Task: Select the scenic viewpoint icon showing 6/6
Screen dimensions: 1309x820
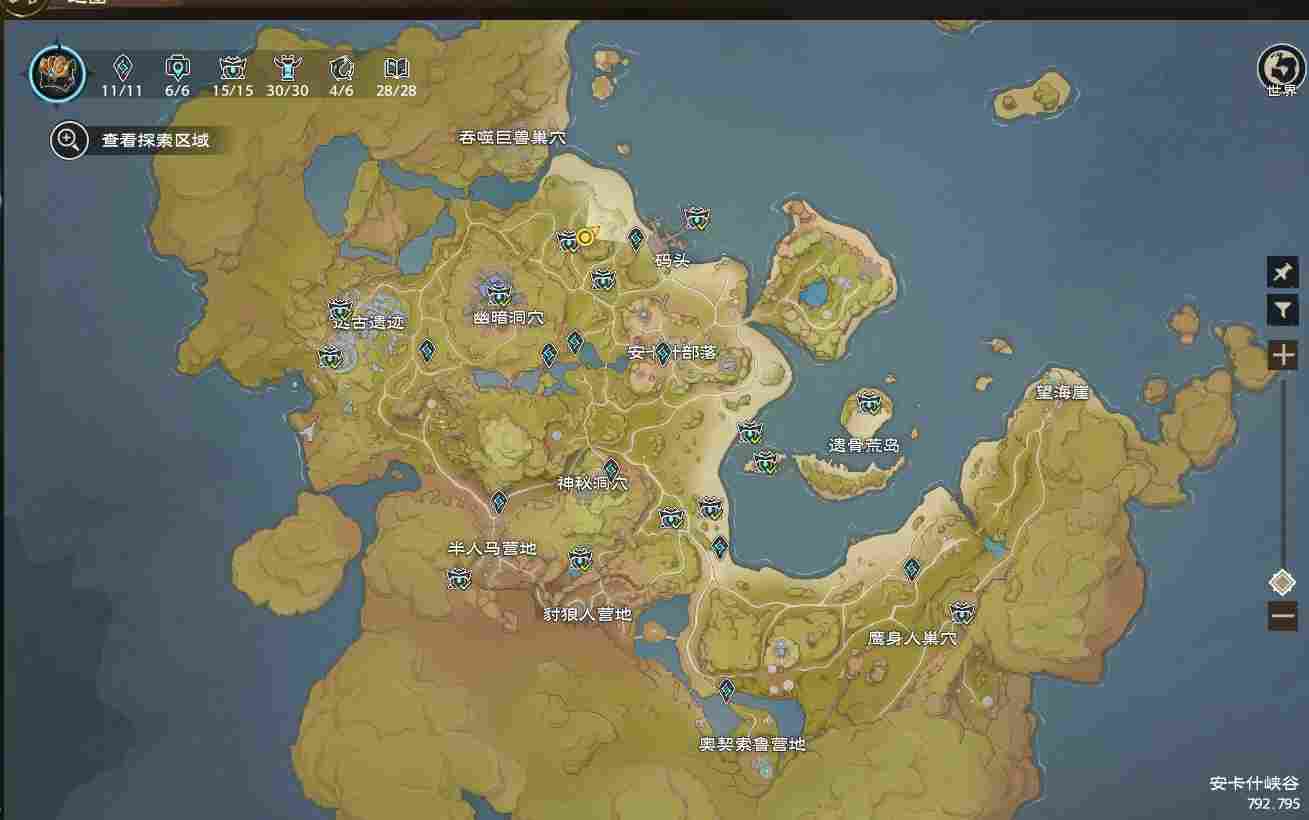Action: tap(177, 67)
